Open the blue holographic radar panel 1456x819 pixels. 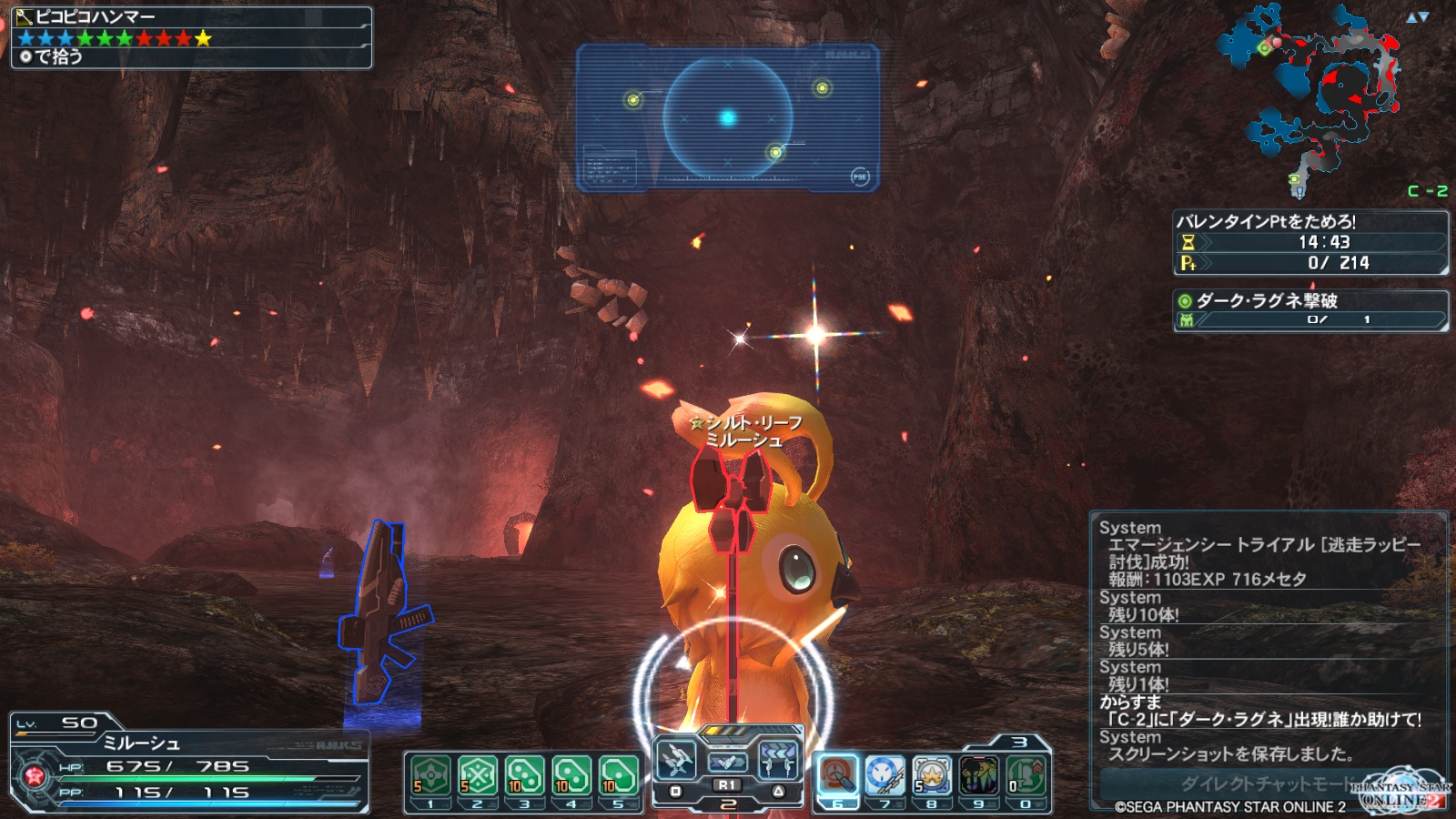728,118
